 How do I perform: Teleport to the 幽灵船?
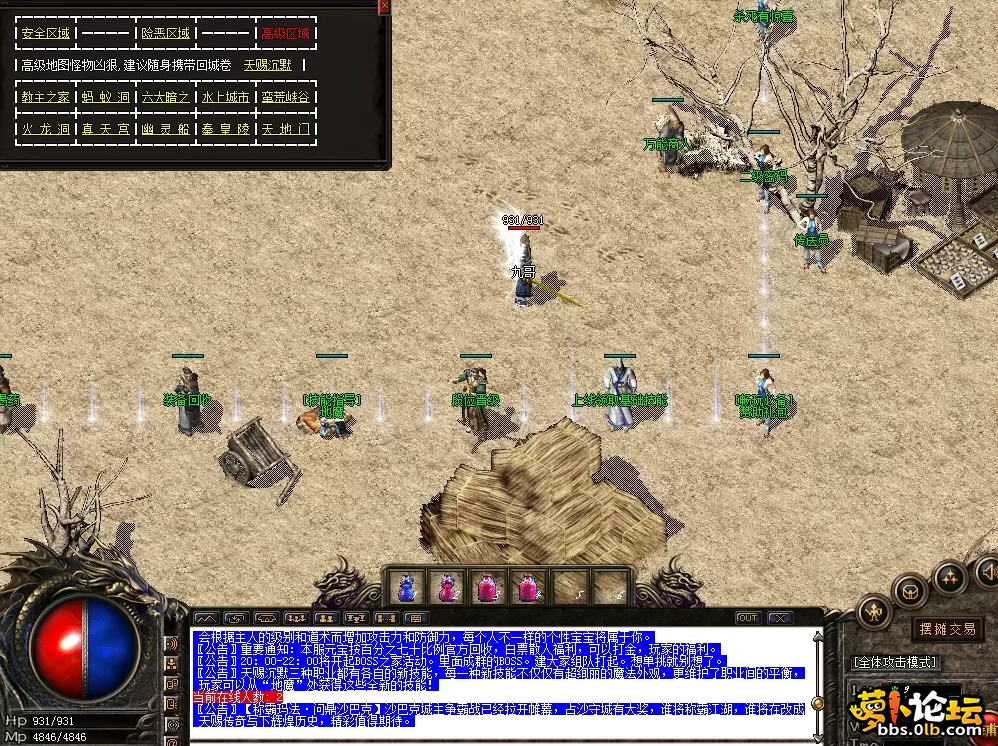pos(166,129)
